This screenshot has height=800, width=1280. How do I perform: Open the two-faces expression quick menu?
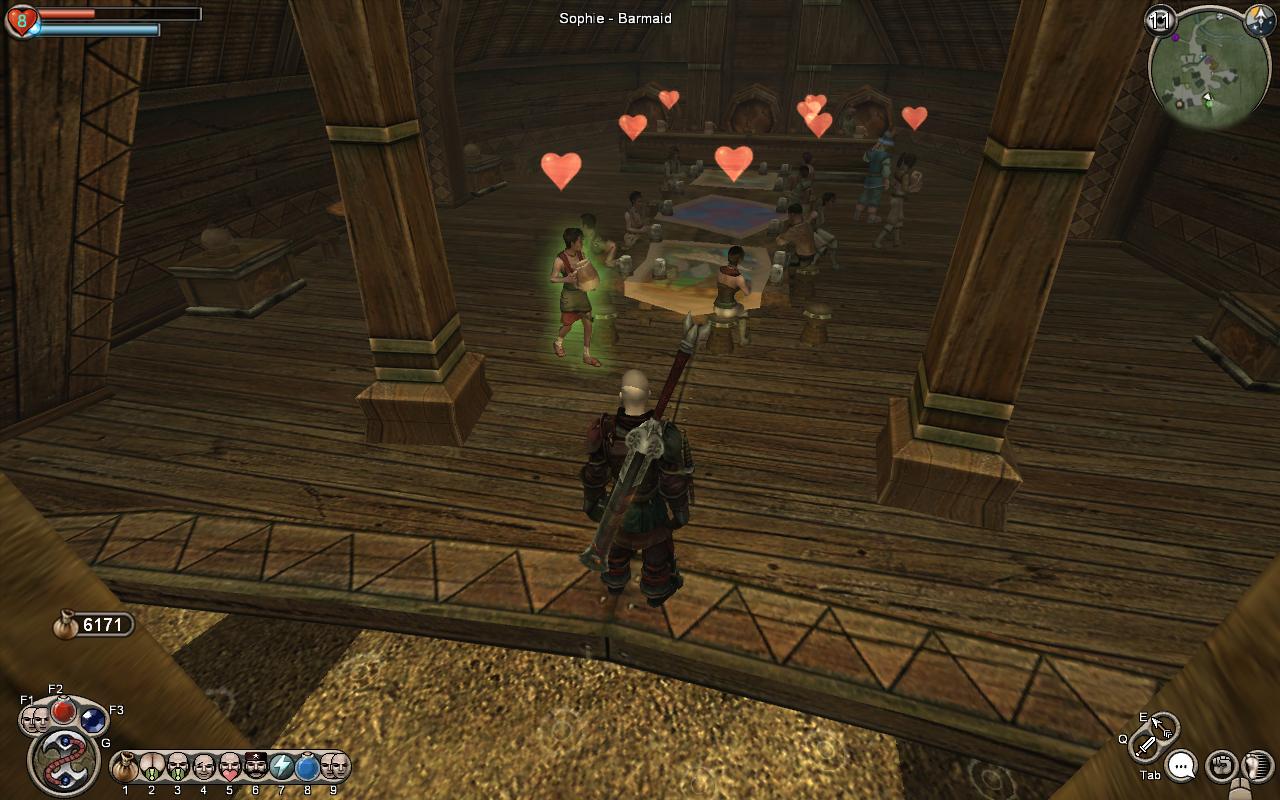pyautogui.click(x=36, y=718)
